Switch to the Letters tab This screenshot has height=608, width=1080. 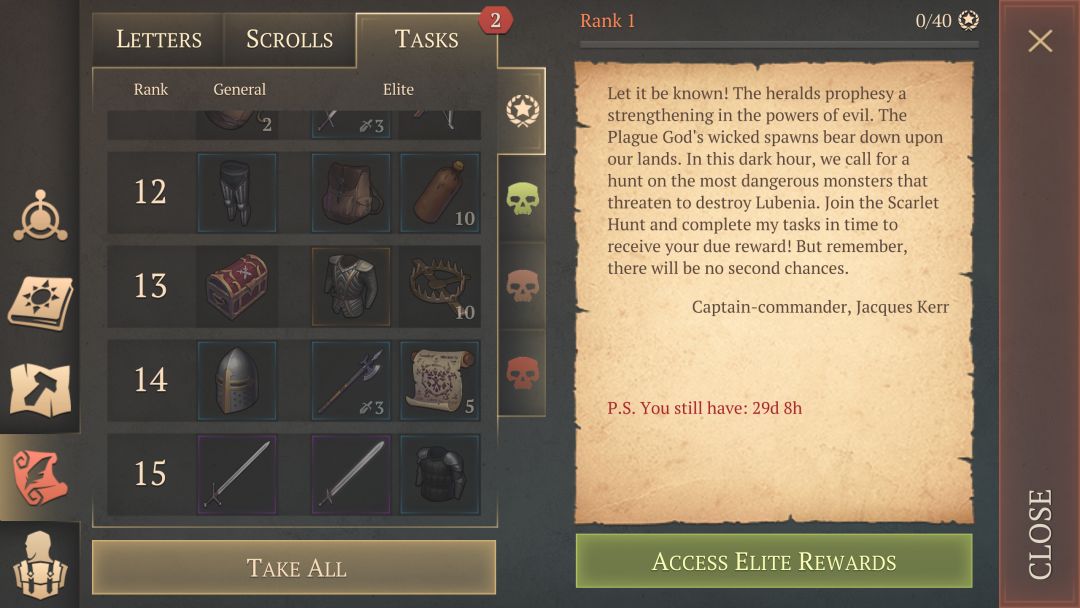coord(159,40)
